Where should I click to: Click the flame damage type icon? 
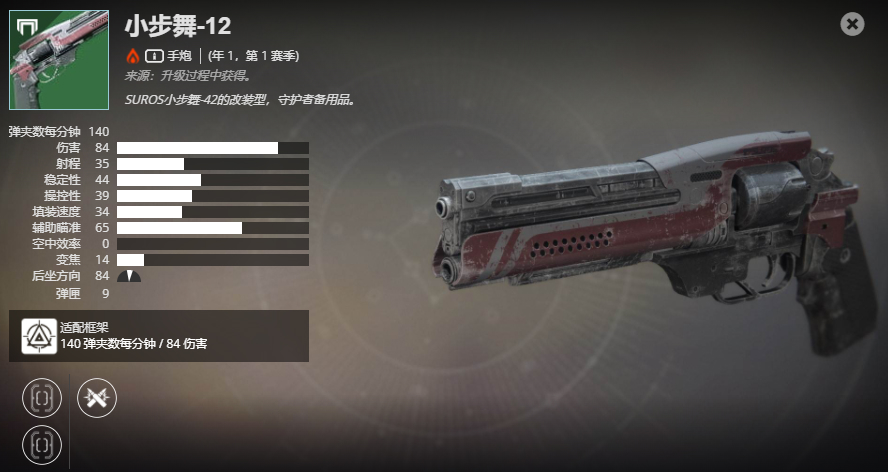point(132,56)
